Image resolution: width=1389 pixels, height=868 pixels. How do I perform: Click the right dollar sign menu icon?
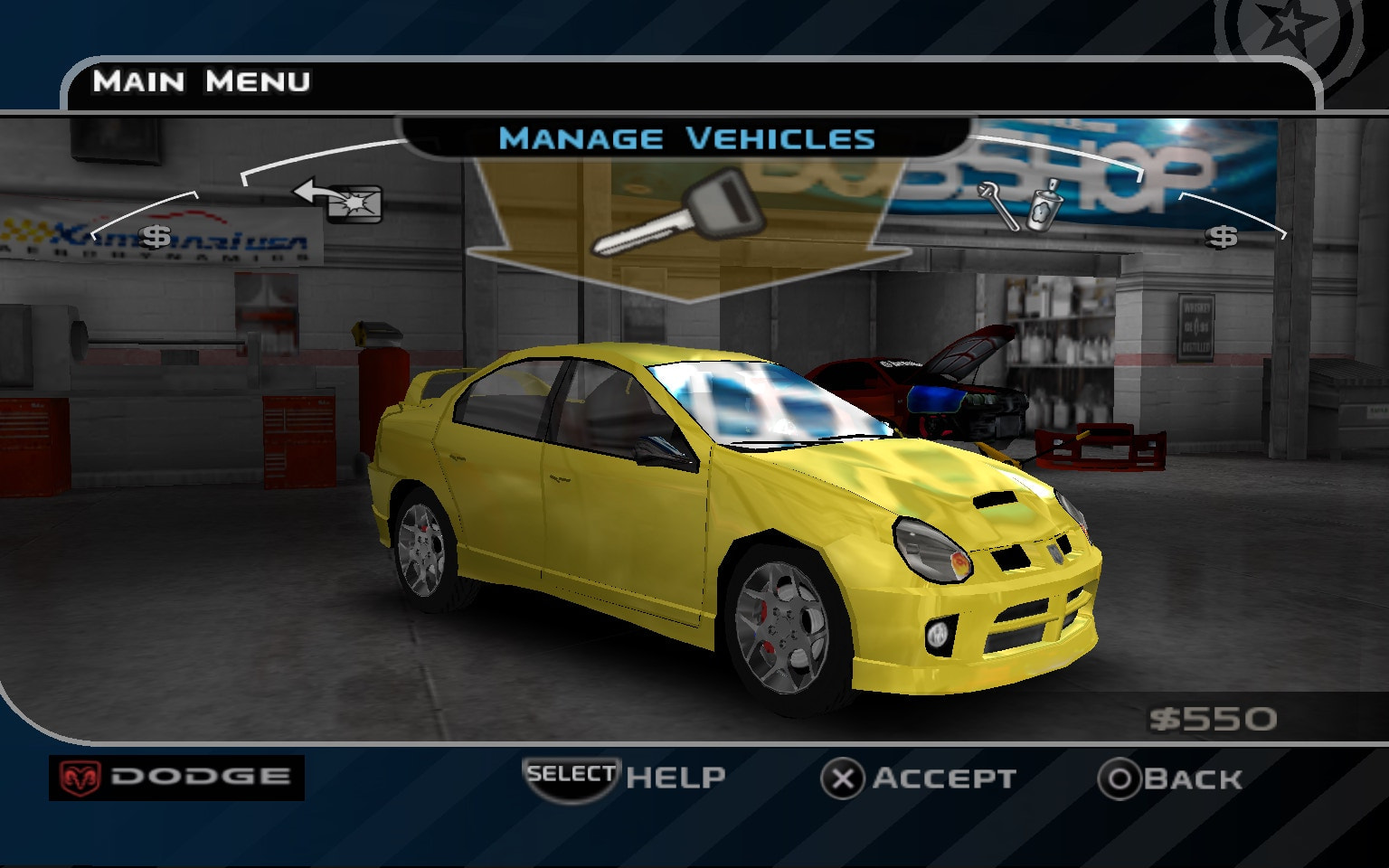click(1223, 237)
